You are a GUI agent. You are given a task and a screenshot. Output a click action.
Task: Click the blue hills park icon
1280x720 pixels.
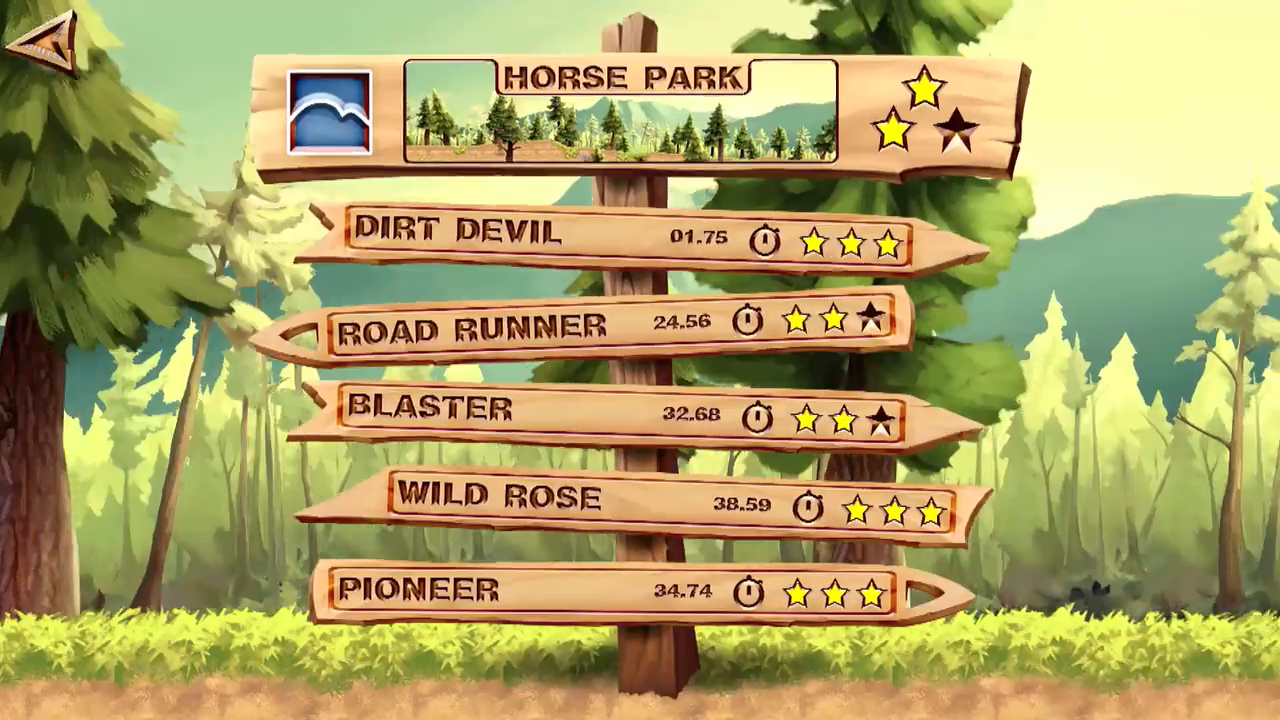[329, 112]
